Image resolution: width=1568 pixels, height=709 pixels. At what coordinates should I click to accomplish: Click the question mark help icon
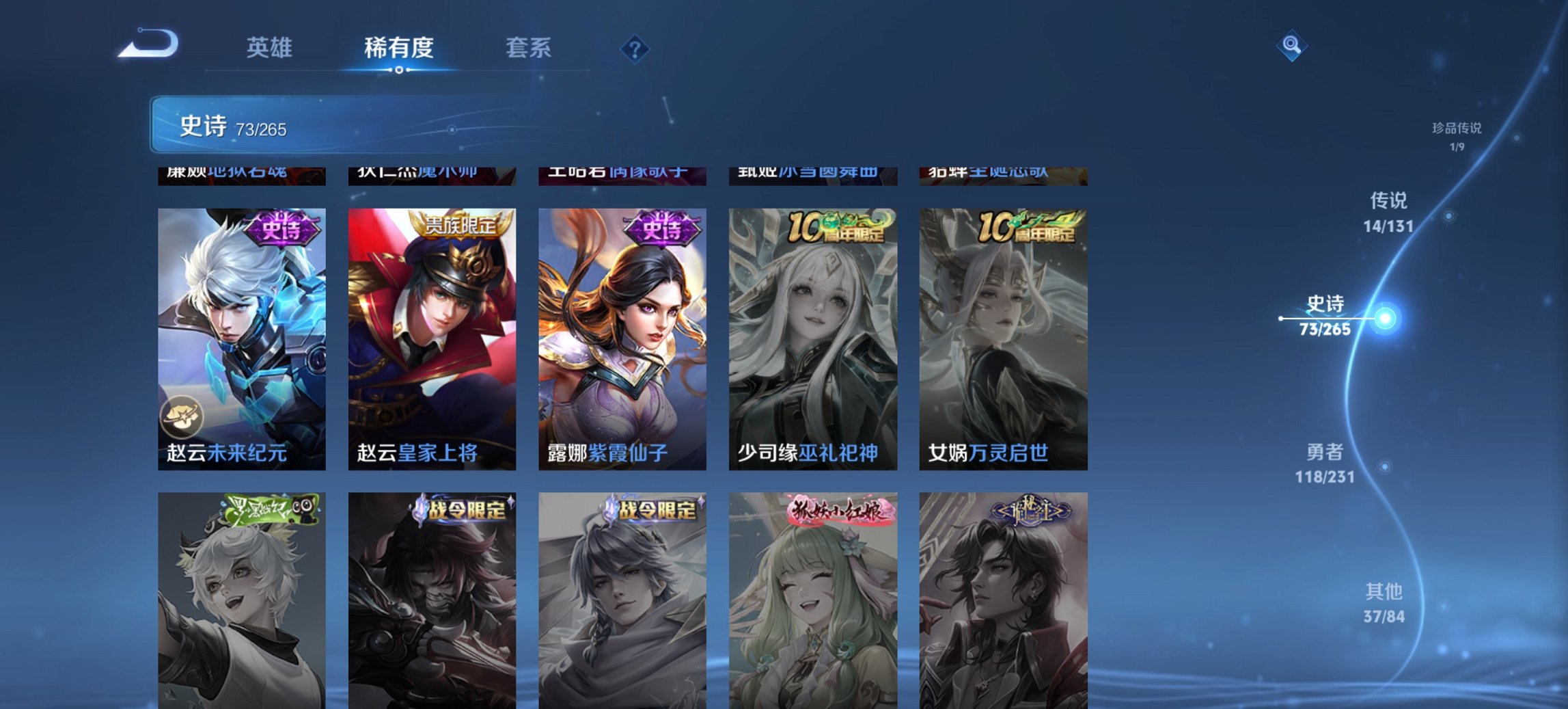coord(635,49)
